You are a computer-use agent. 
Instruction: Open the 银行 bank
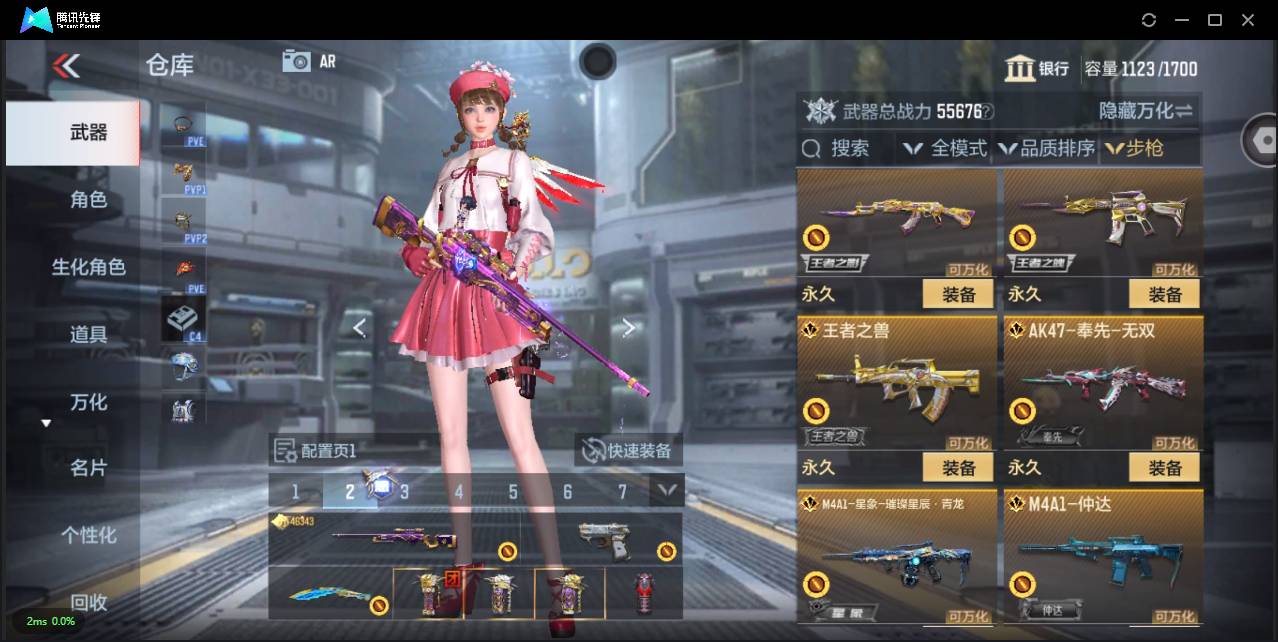[1037, 69]
